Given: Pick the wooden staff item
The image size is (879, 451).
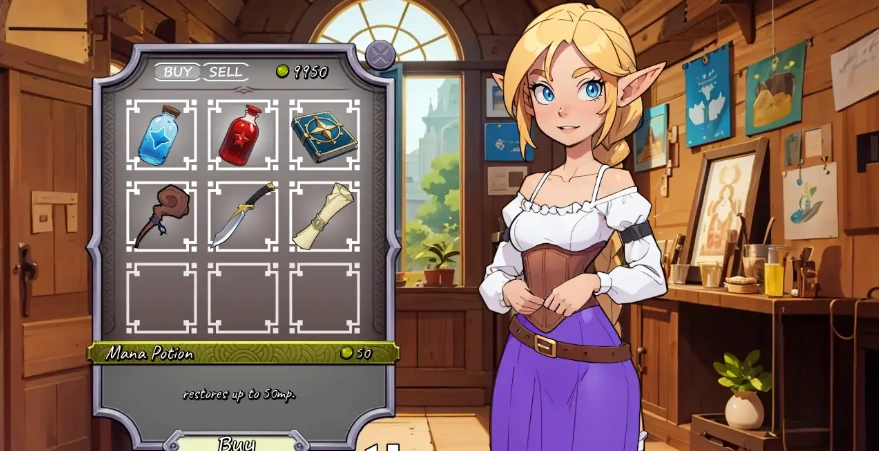Looking at the screenshot, I should (x=161, y=216).
